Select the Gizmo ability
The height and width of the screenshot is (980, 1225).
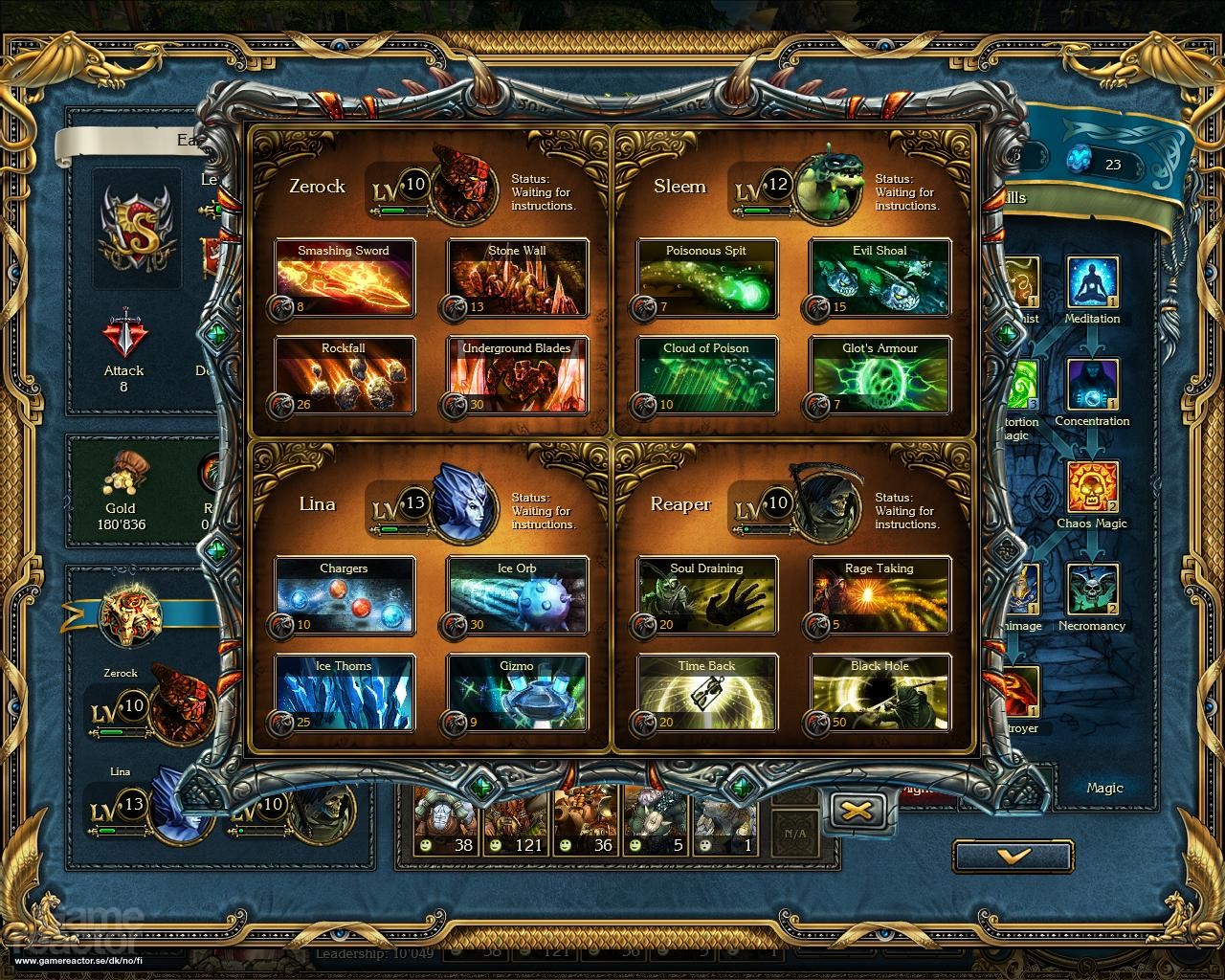(x=517, y=694)
